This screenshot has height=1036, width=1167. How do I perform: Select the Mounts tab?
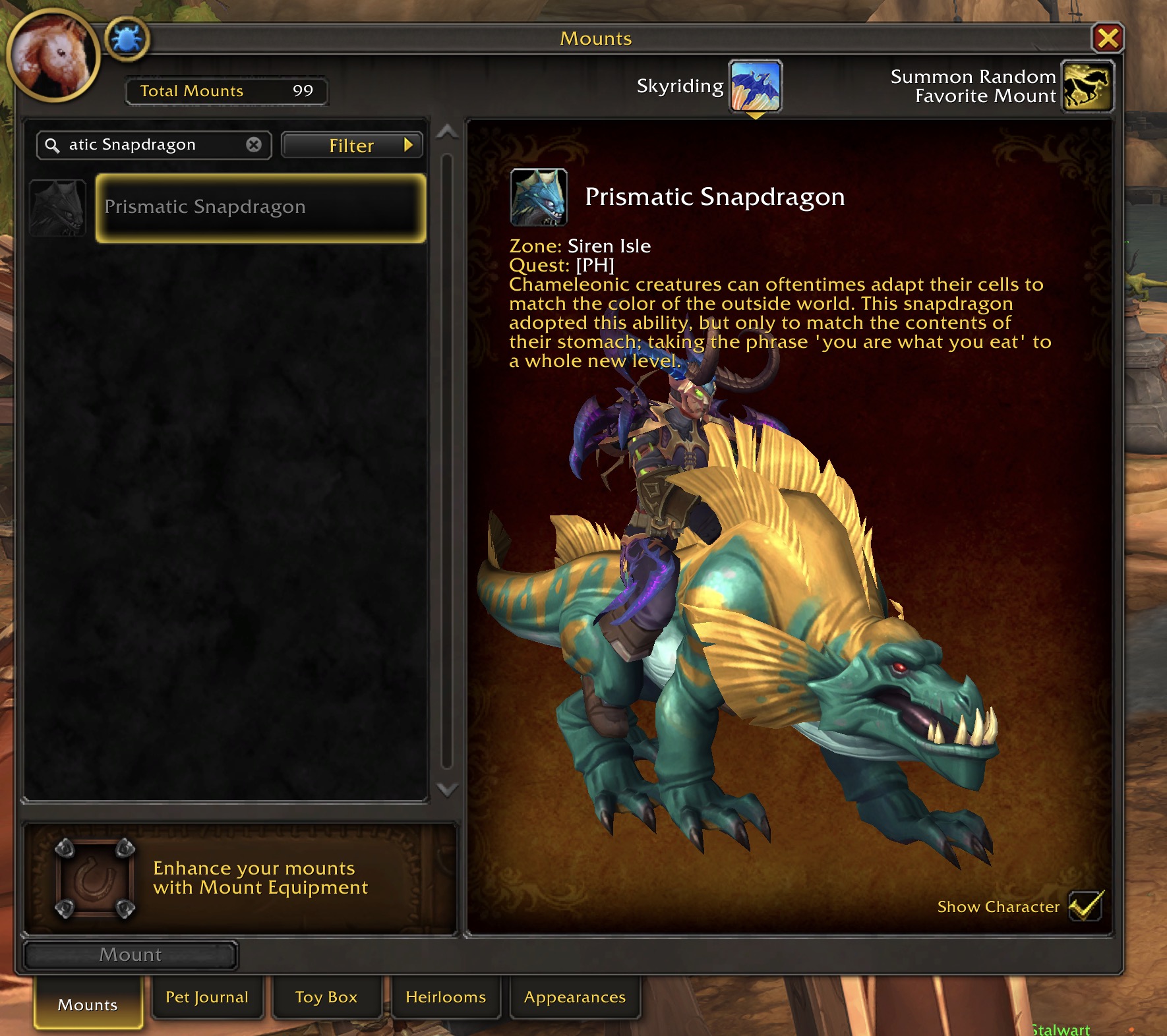pos(88,1004)
